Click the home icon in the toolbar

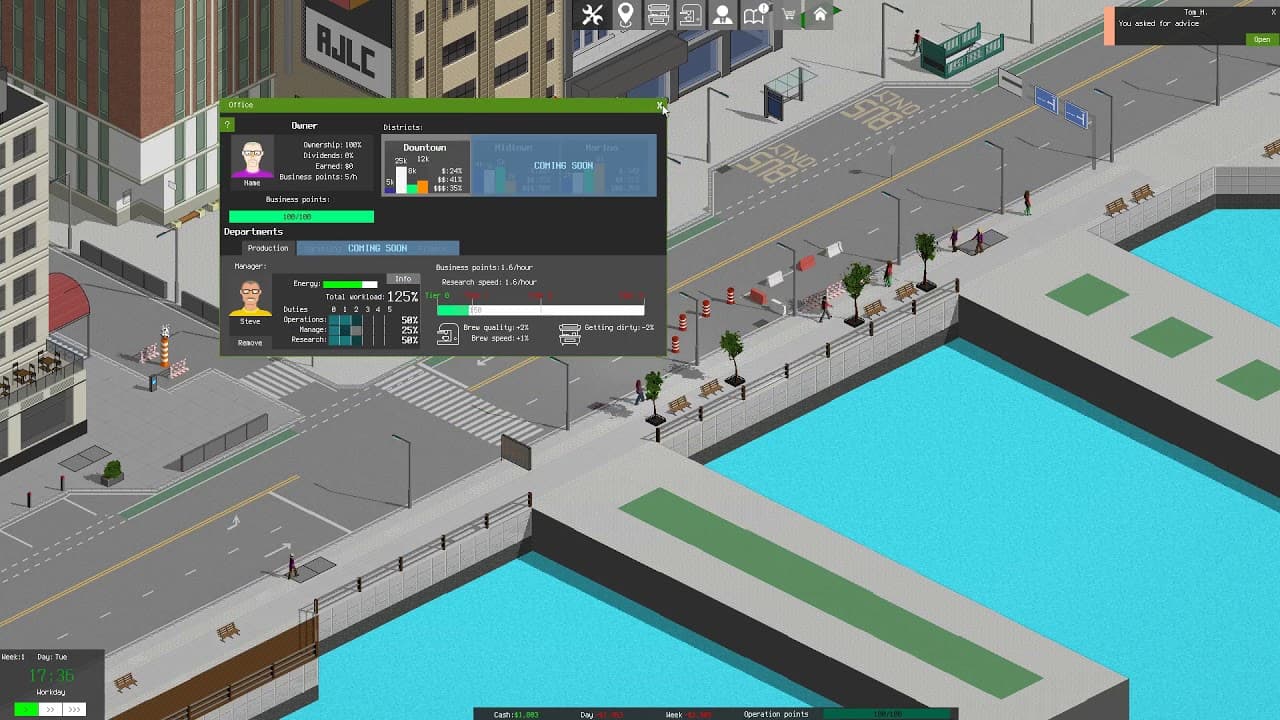coord(818,15)
